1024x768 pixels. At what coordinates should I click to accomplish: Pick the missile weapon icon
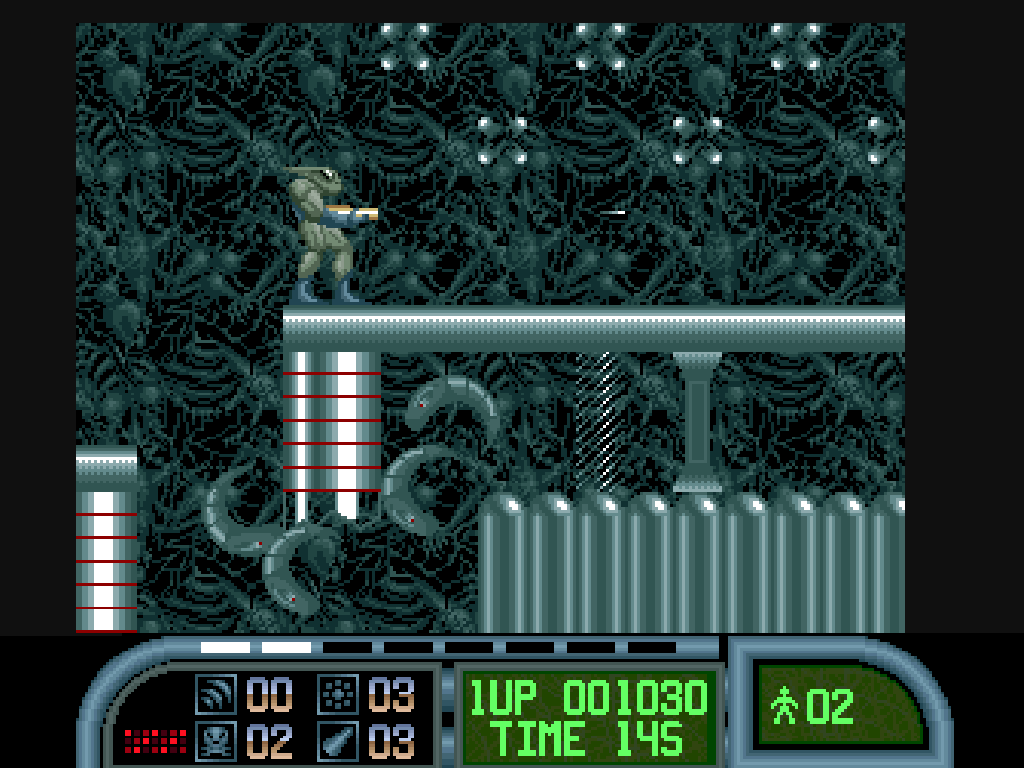(x=338, y=741)
